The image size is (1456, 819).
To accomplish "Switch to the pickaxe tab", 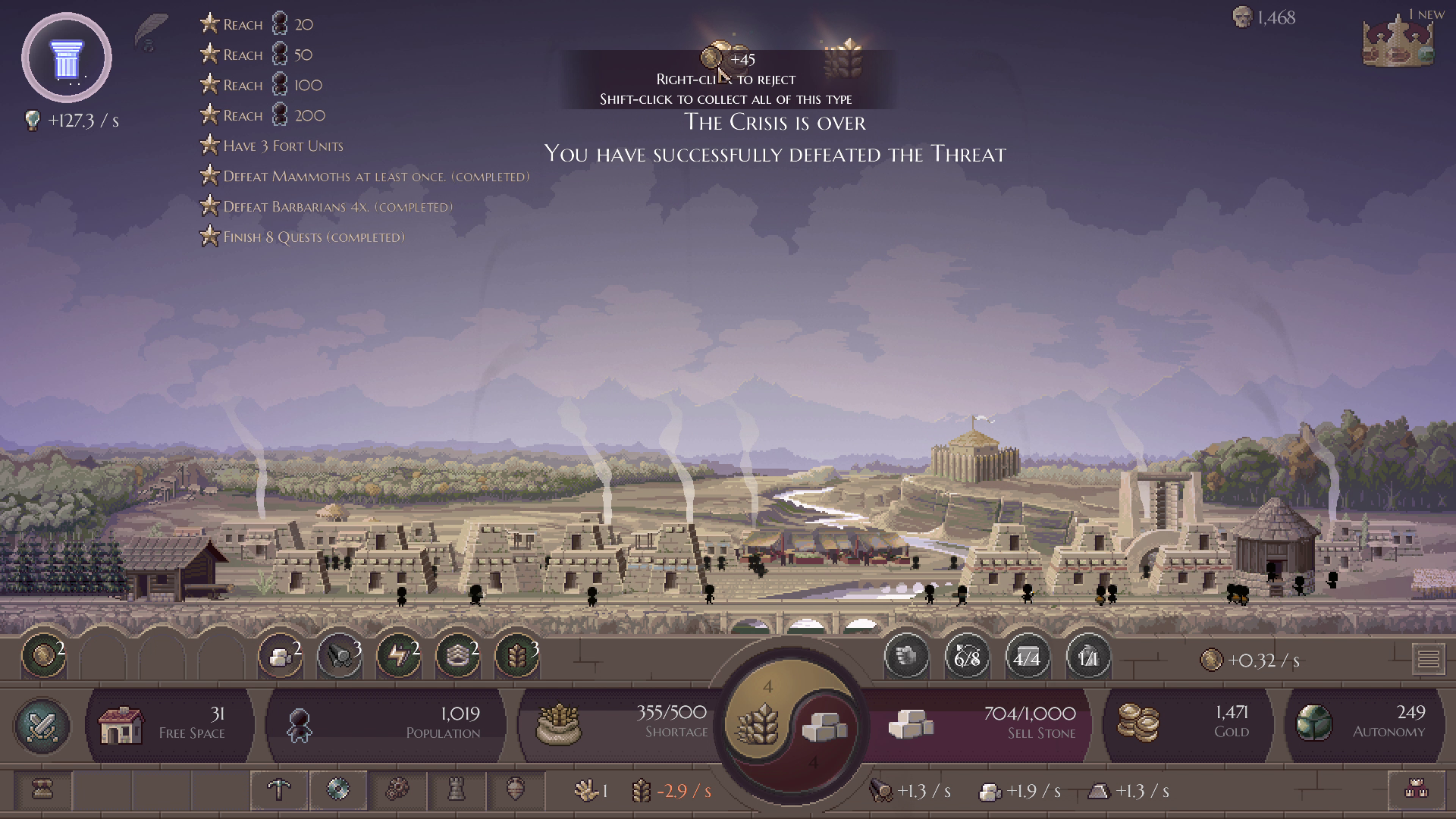I will 279,790.
